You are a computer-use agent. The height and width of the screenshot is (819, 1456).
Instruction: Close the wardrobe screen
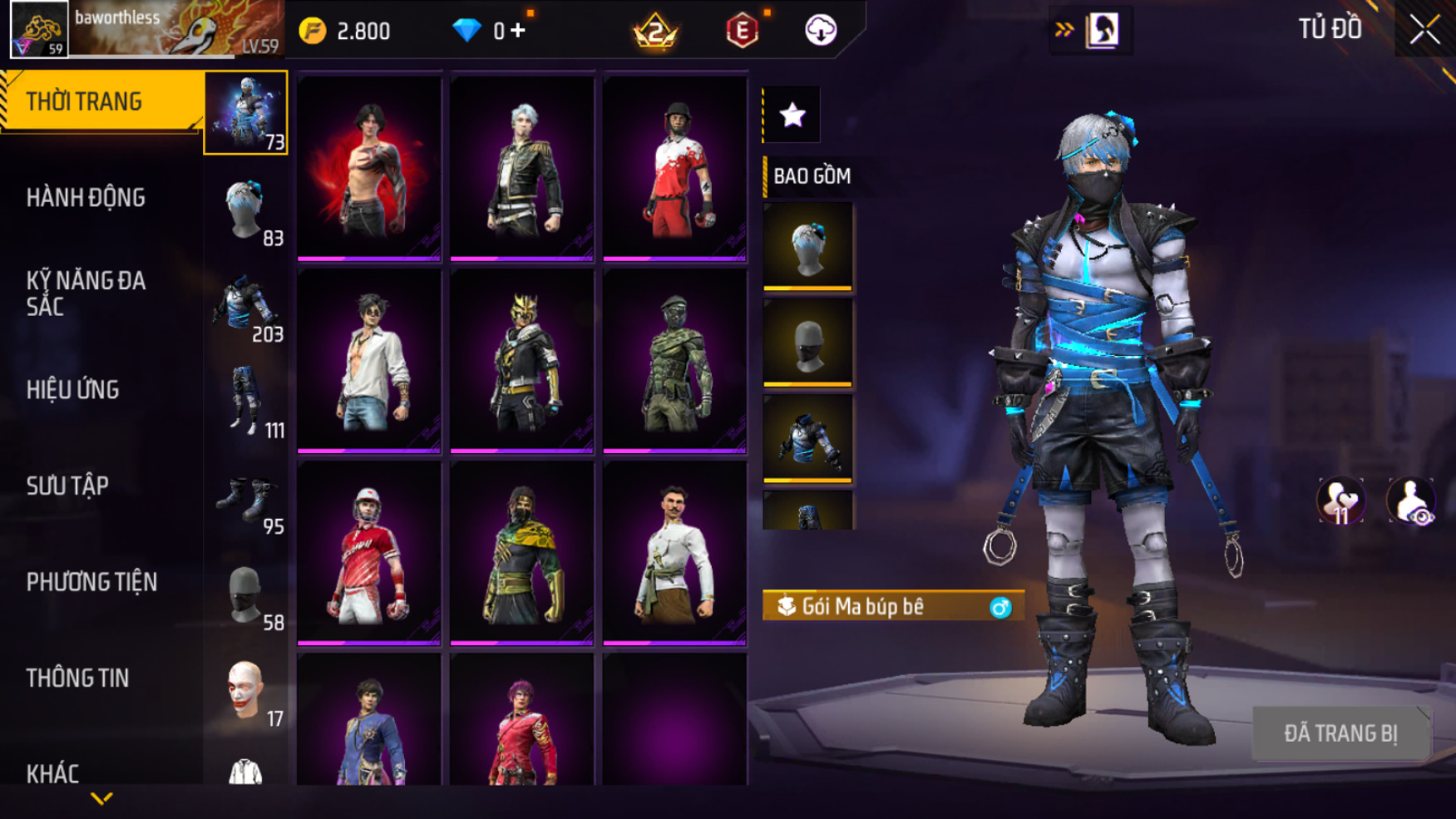(1424, 30)
